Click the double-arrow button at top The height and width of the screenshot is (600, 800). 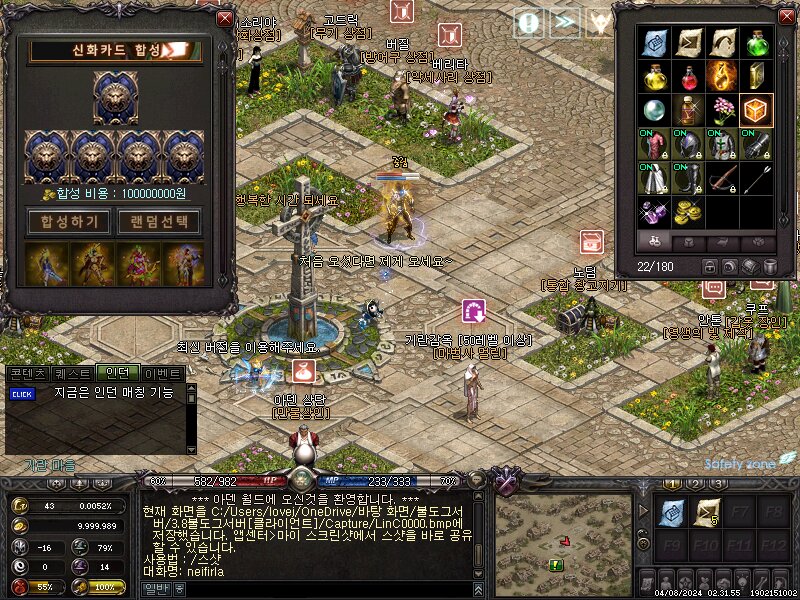[565, 22]
